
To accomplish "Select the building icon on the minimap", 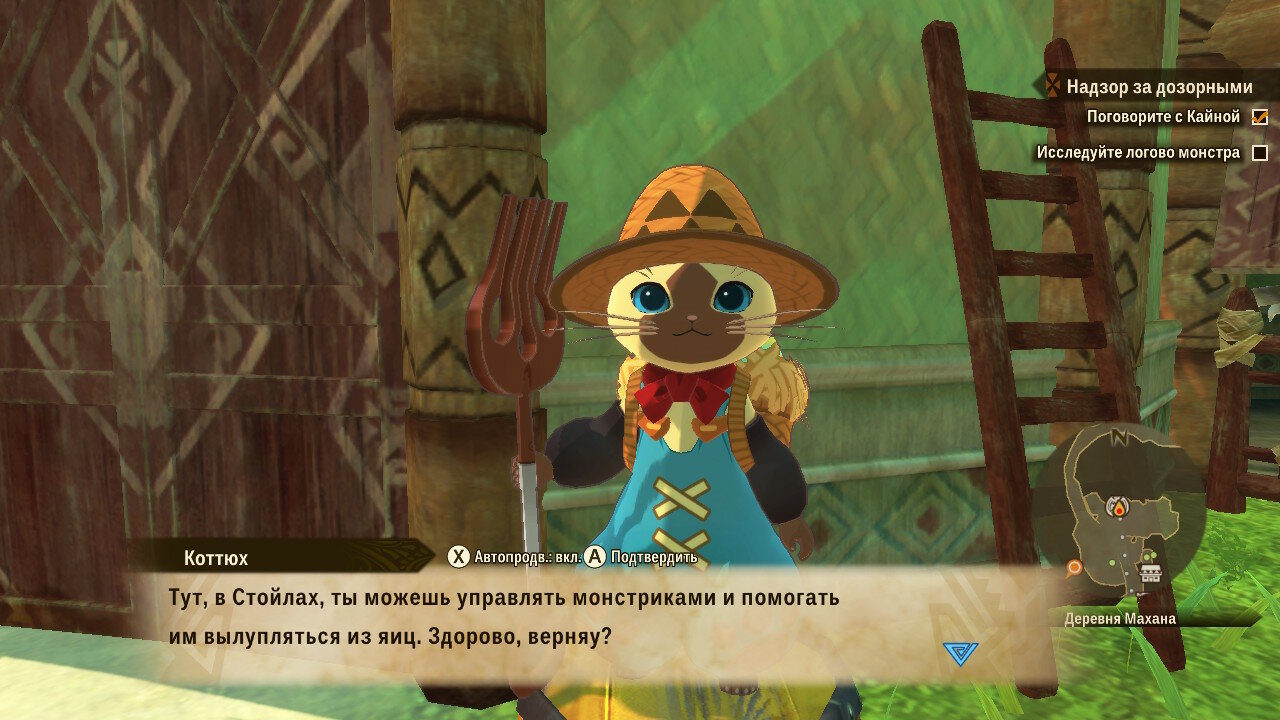I will pos(1150,573).
